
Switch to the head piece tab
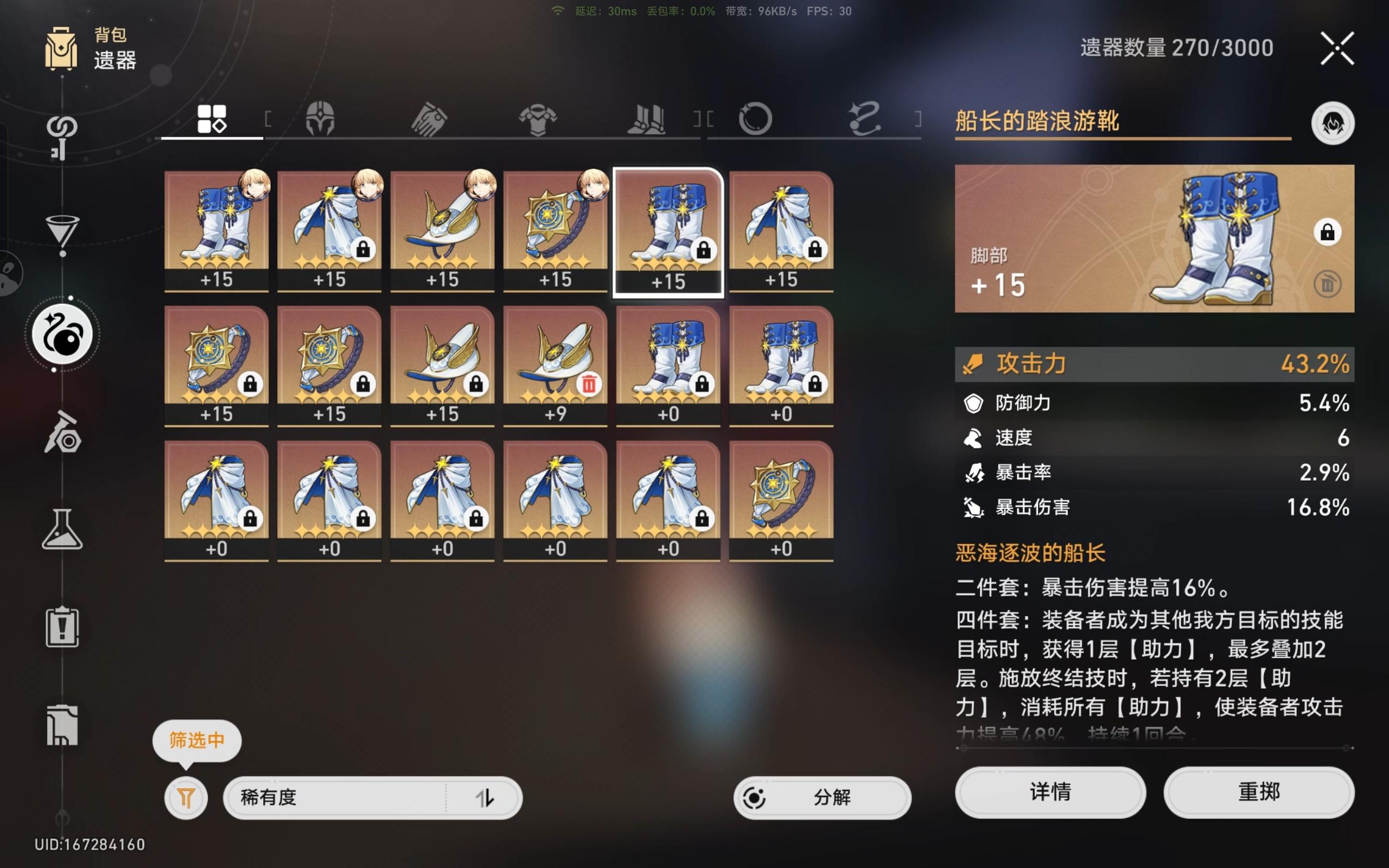pyautogui.click(x=321, y=119)
